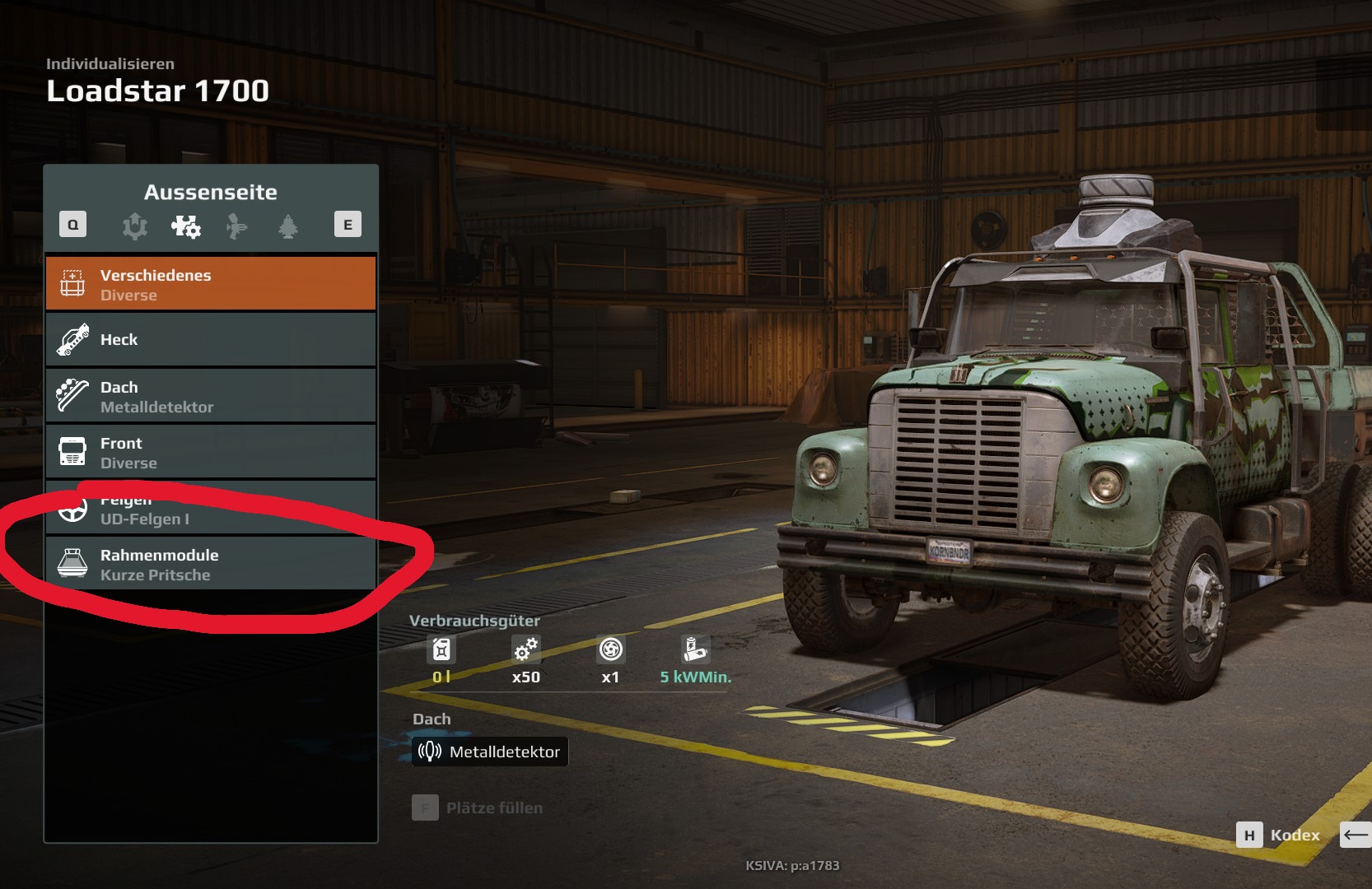Open the spray gun paint tab
The width and height of the screenshot is (1372, 889).
point(236,226)
